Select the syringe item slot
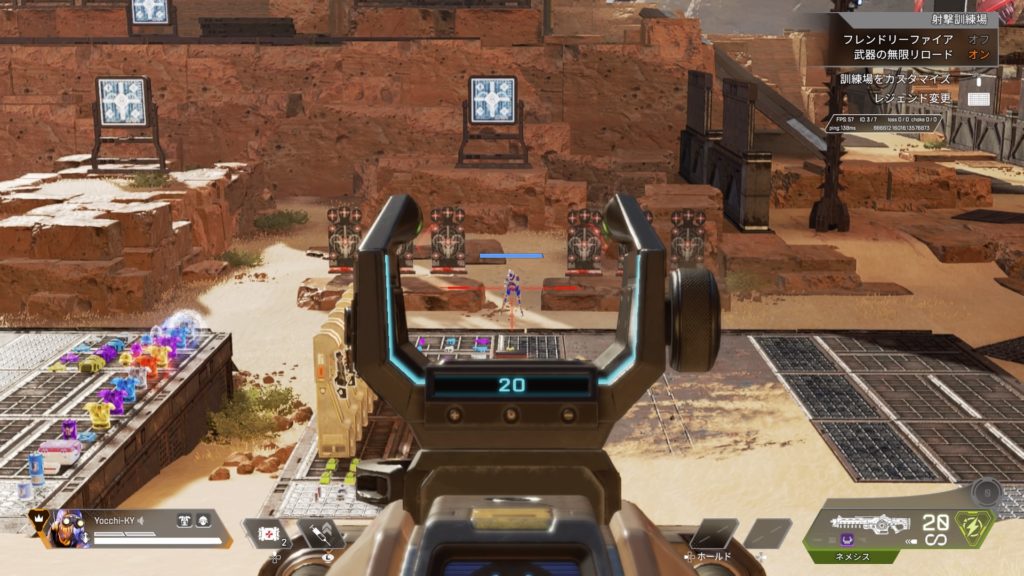1024x576 pixels. [320, 533]
